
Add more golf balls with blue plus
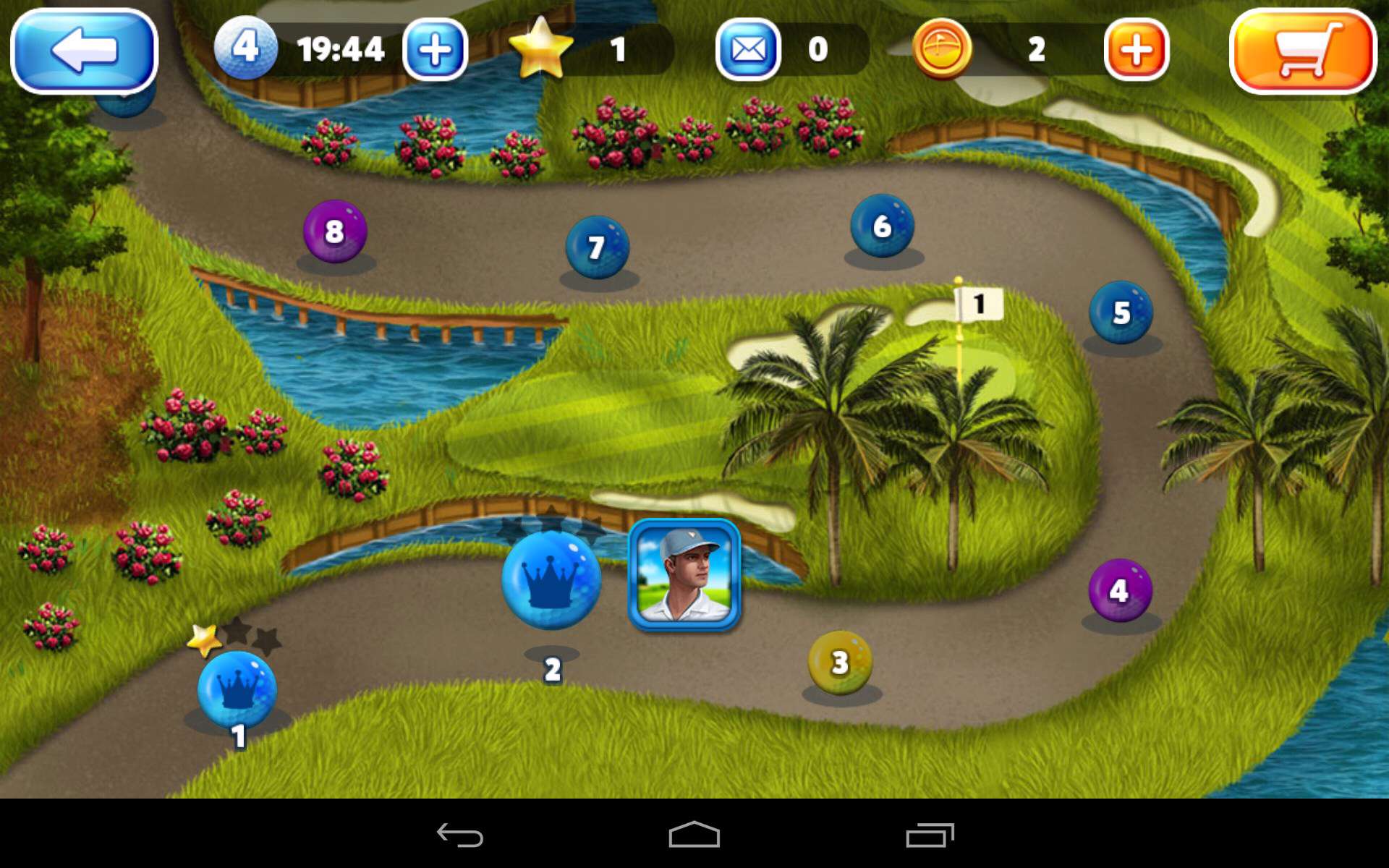[x=435, y=50]
